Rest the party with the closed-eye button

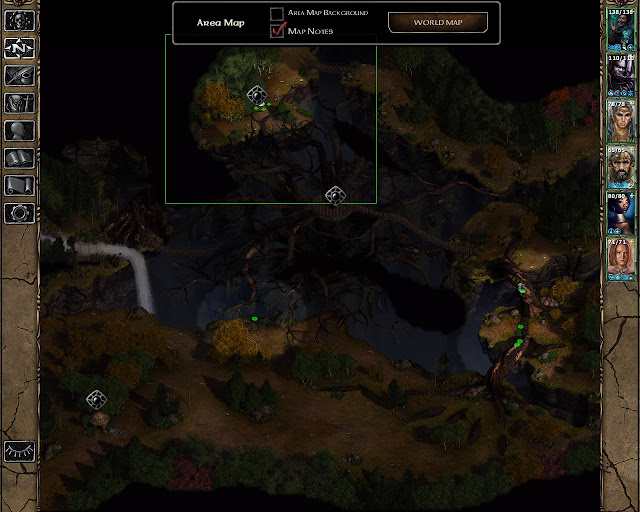20,451
